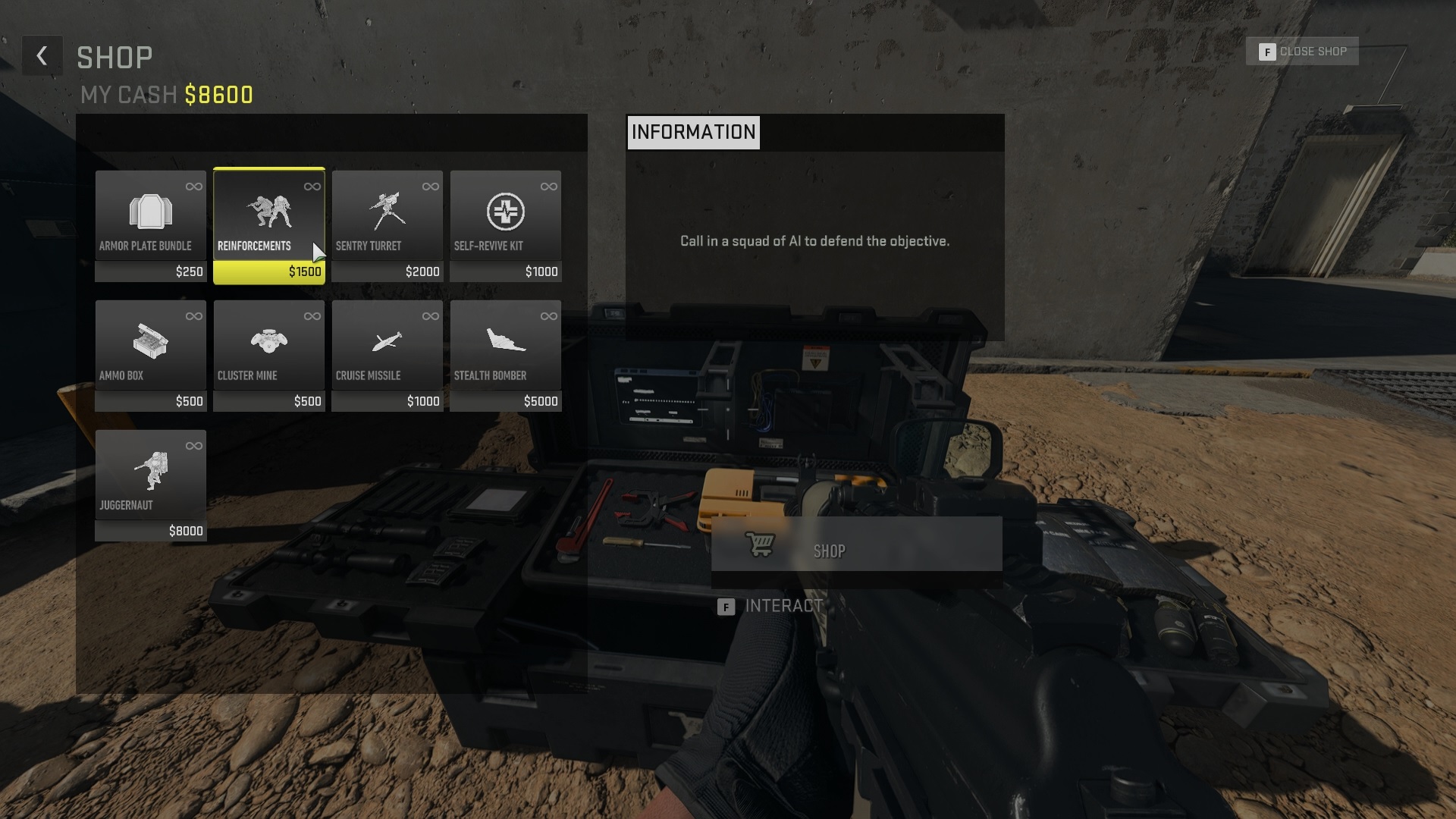Click the $1500 price tag on Reinforcements

click(304, 271)
